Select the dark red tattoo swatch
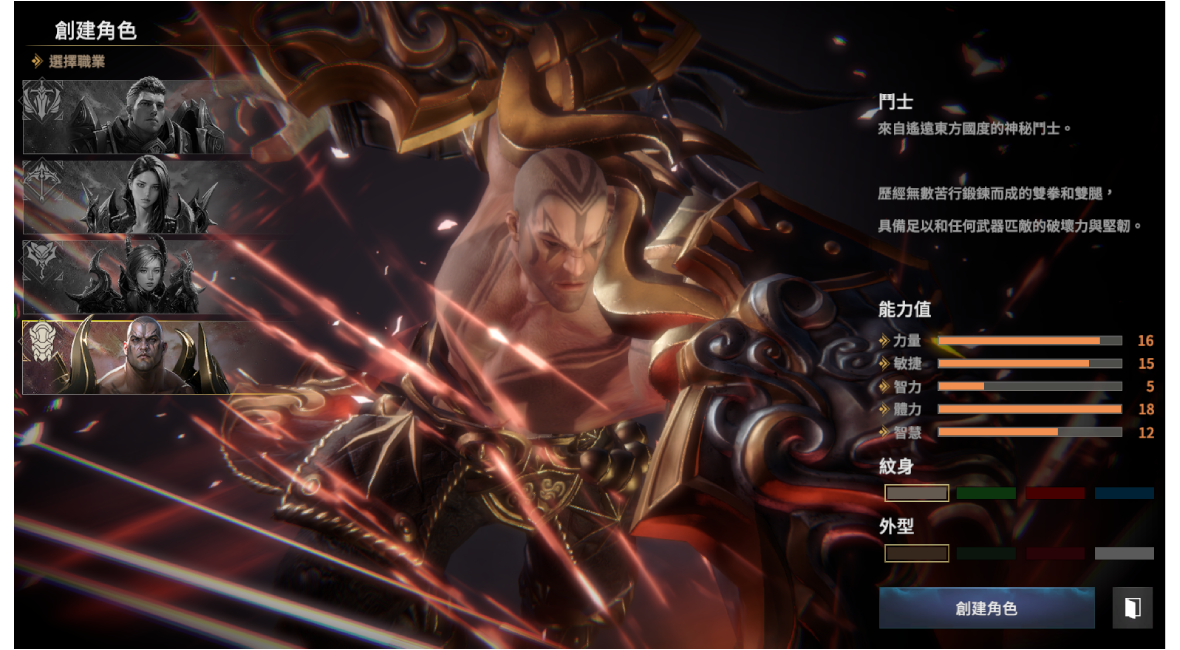Image resolution: width=1180 pixels, height=650 pixels. [x=1055, y=493]
